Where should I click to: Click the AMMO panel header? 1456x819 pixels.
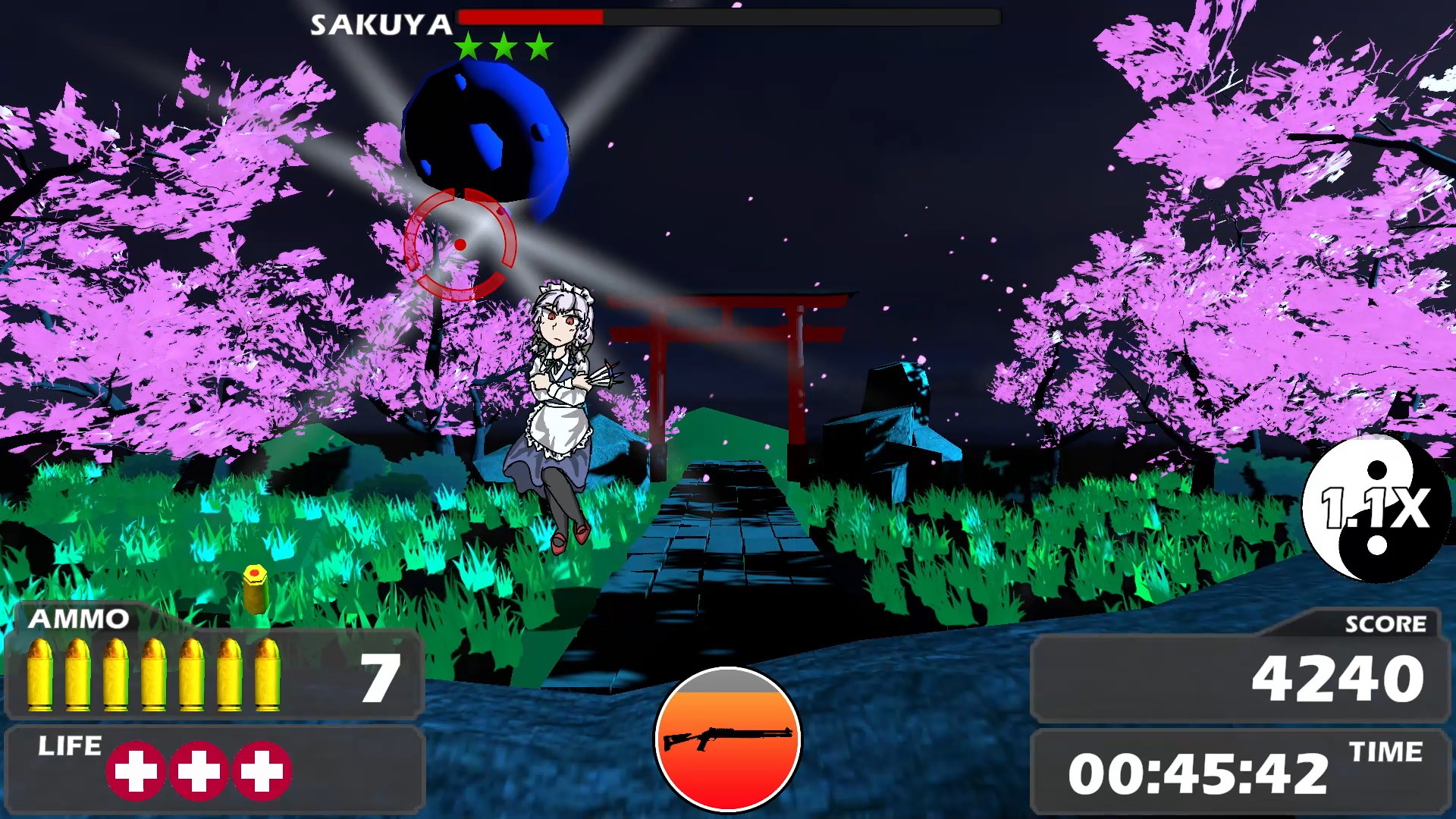click(x=78, y=618)
